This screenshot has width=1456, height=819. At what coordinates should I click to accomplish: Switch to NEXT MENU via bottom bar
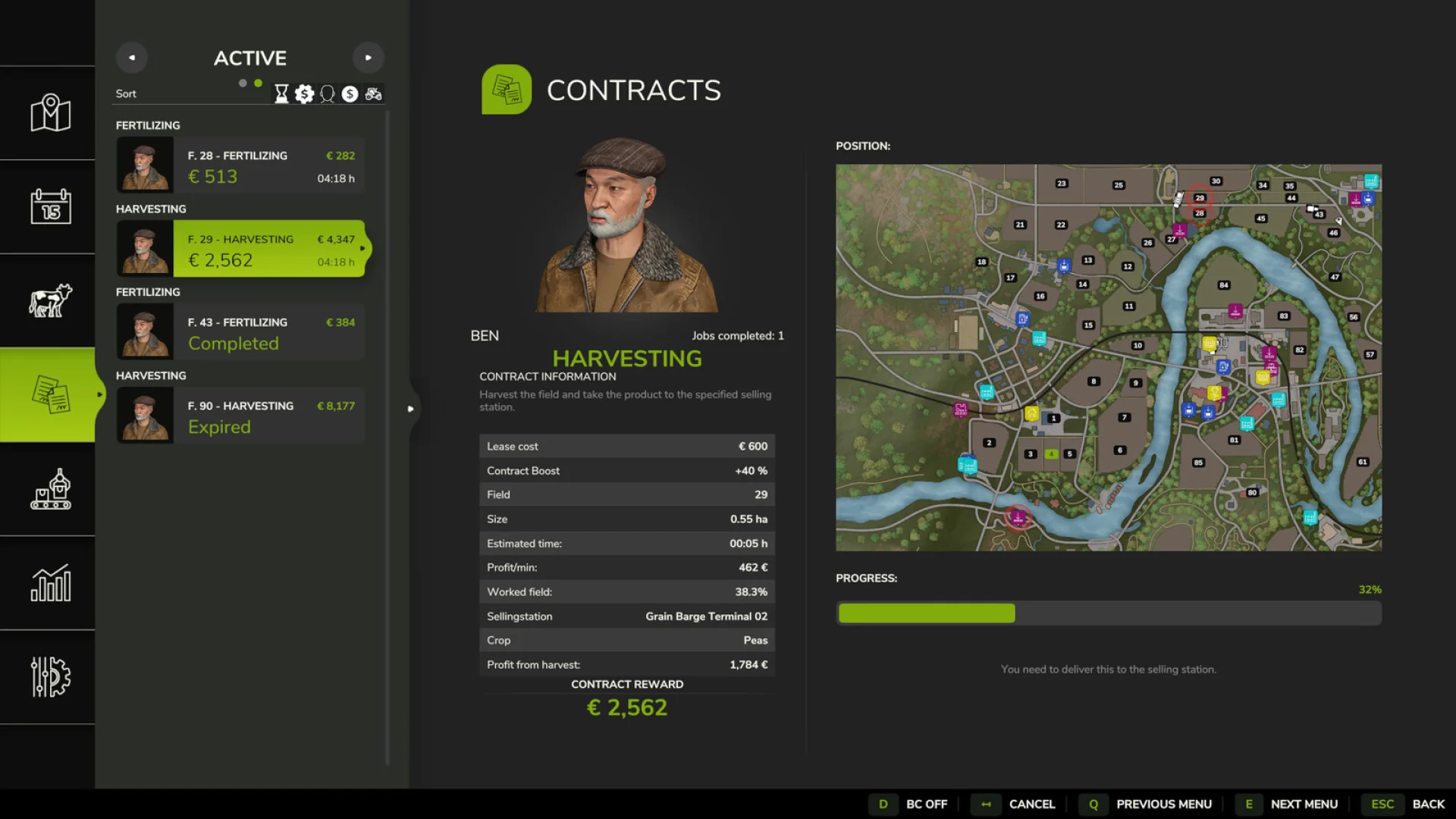pyautogui.click(x=1304, y=804)
